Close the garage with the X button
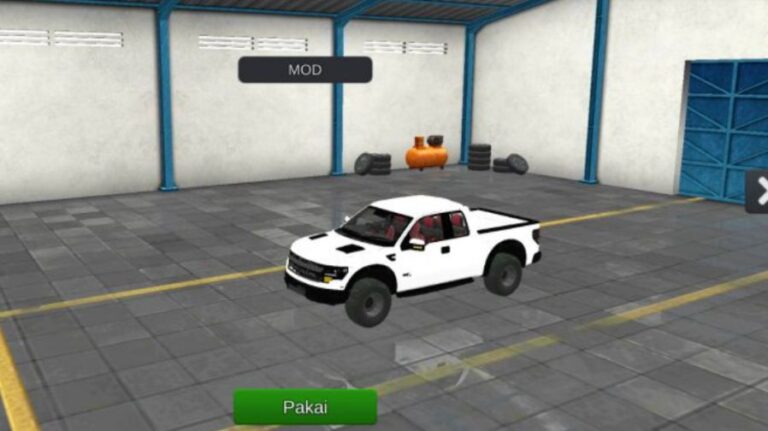 [x=759, y=191]
